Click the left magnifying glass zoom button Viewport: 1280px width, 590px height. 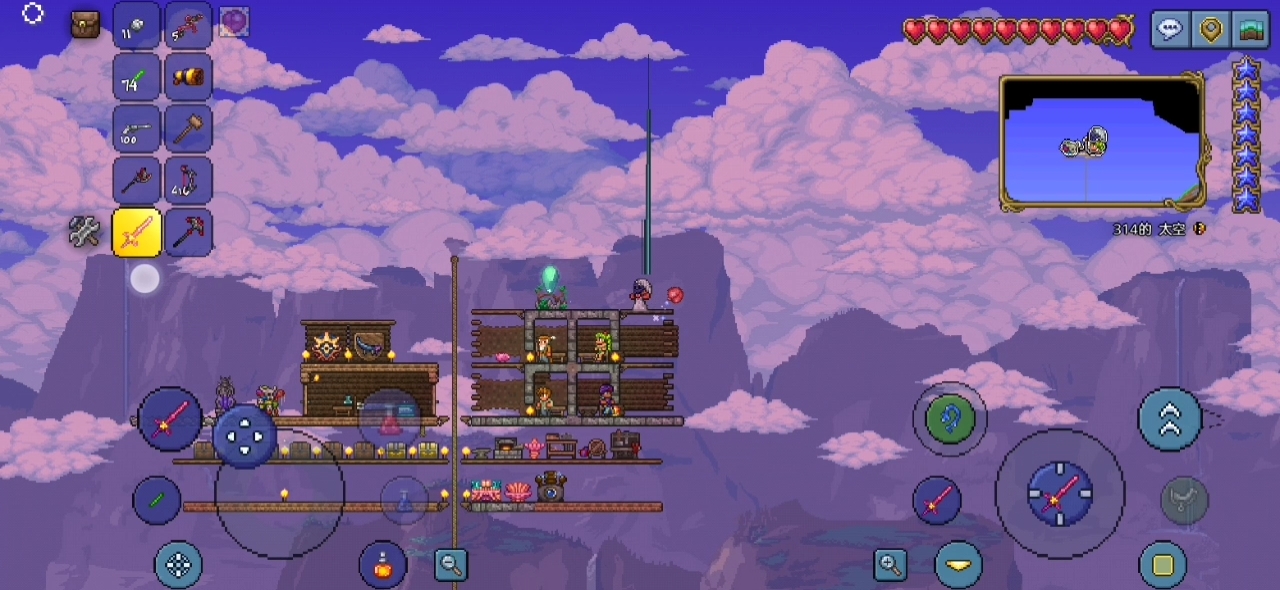tap(452, 565)
